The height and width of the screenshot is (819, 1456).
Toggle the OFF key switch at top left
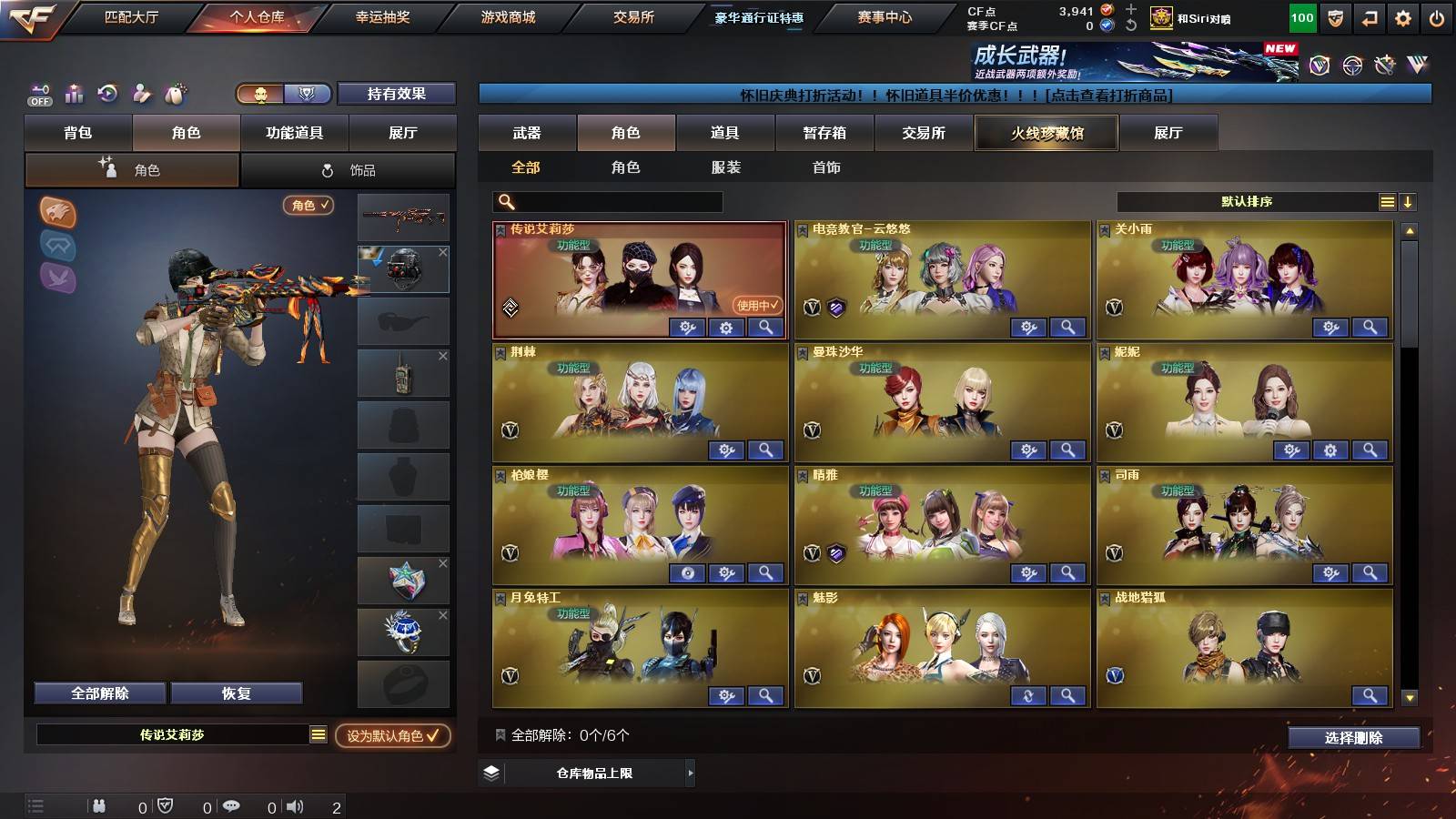(38, 93)
